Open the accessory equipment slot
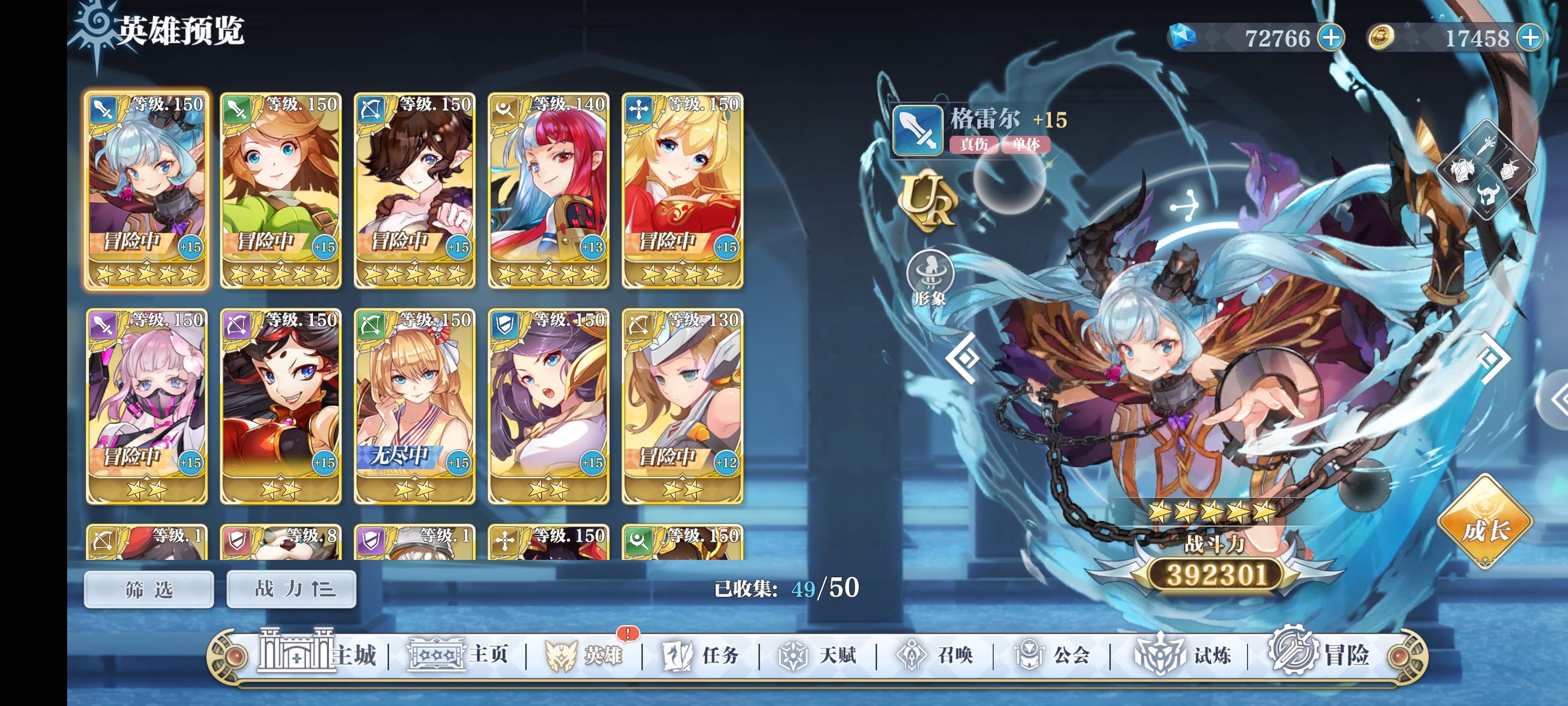The image size is (1568, 706). pos(1511,171)
